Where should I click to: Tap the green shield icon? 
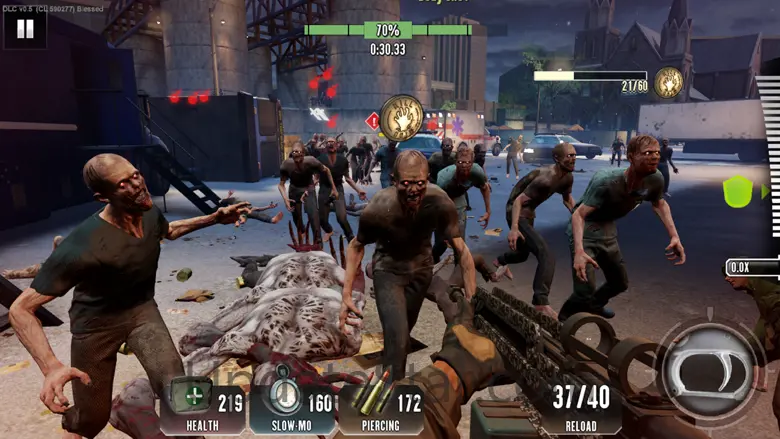click(x=738, y=191)
